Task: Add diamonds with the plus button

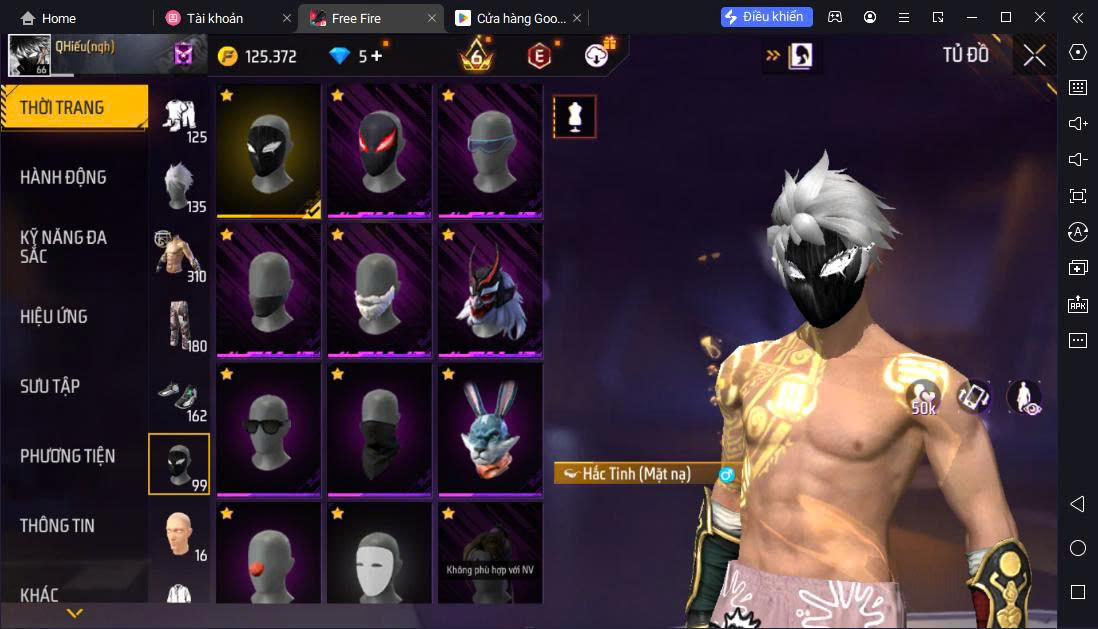Action: [x=377, y=56]
